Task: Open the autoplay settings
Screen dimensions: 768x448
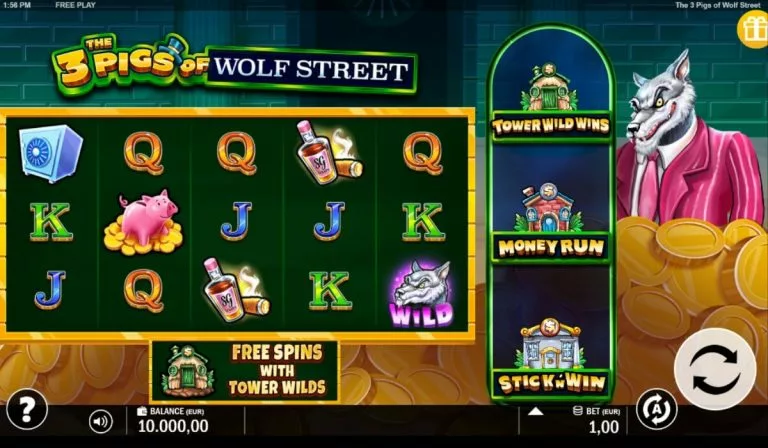Action: click(x=656, y=408)
